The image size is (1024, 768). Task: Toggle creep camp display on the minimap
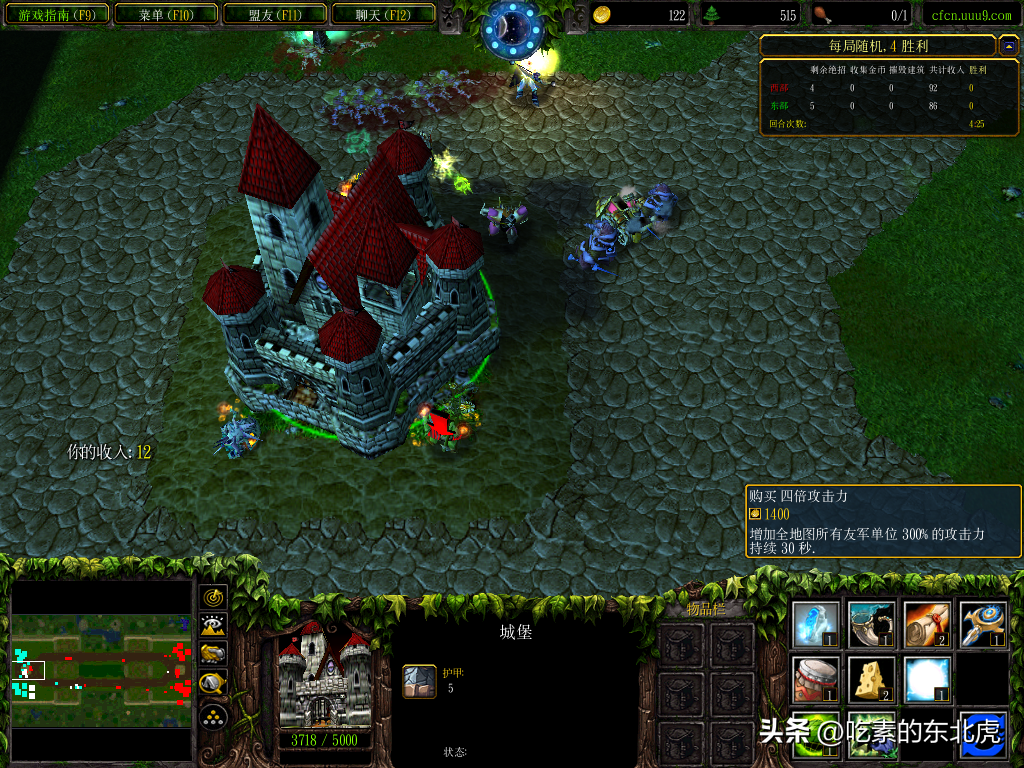(214, 684)
